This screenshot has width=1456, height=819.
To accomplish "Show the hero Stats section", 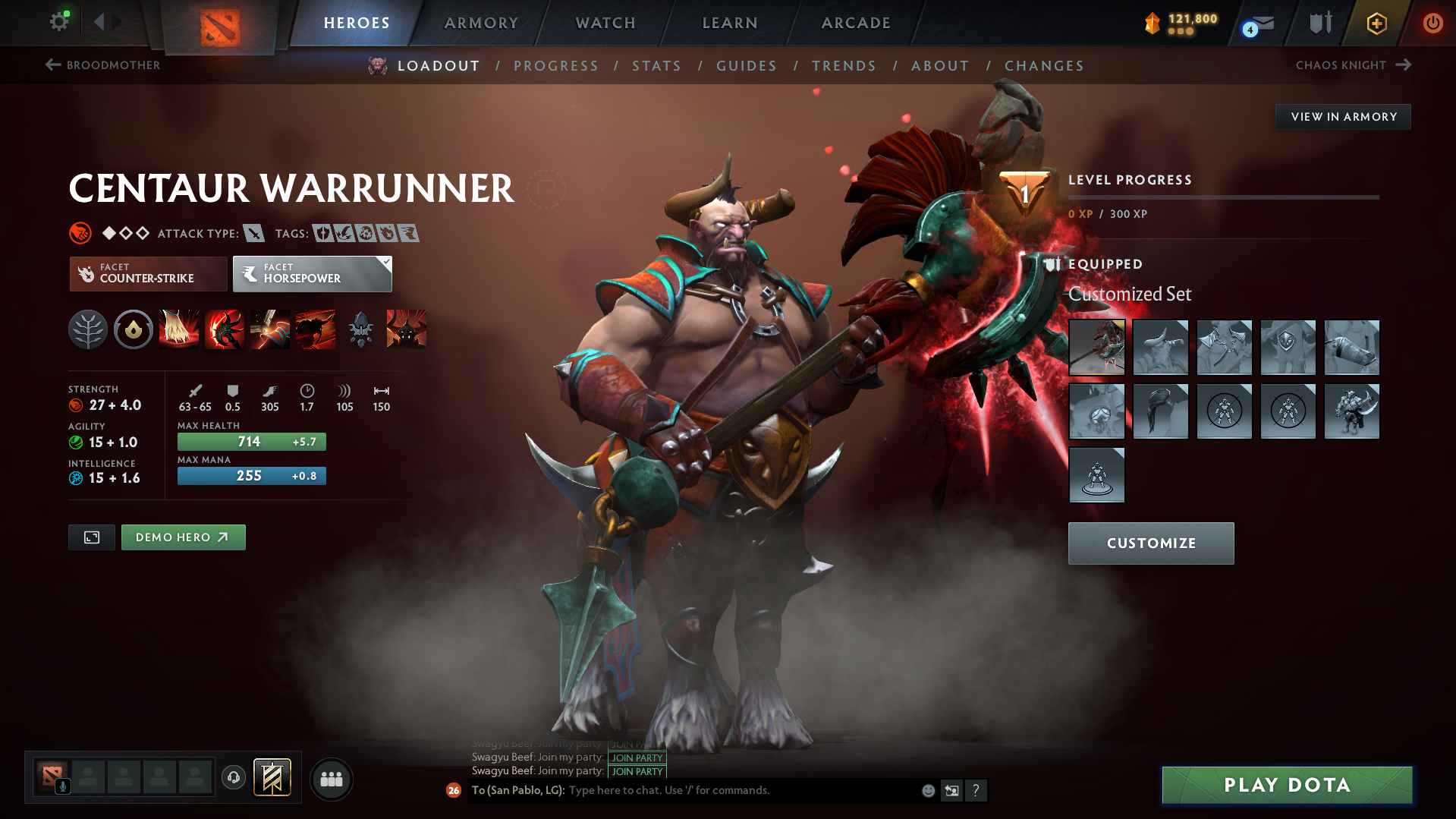I will [656, 66].
